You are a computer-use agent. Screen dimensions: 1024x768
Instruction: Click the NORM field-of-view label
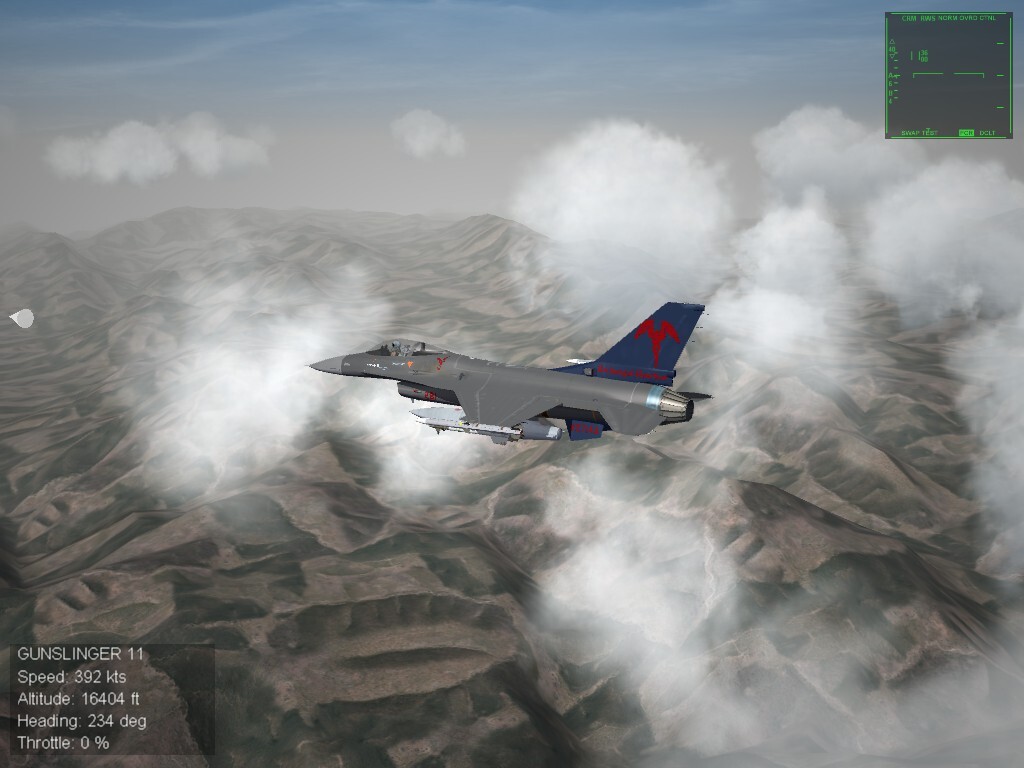[947, 18]
